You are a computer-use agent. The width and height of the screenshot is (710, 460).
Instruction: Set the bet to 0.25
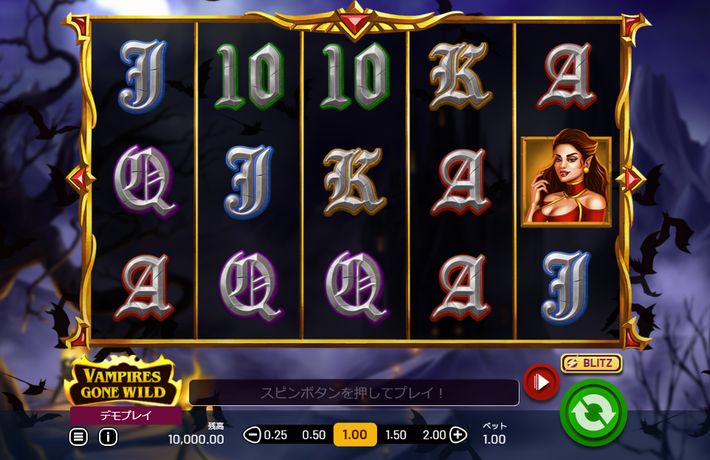(275, 435)
